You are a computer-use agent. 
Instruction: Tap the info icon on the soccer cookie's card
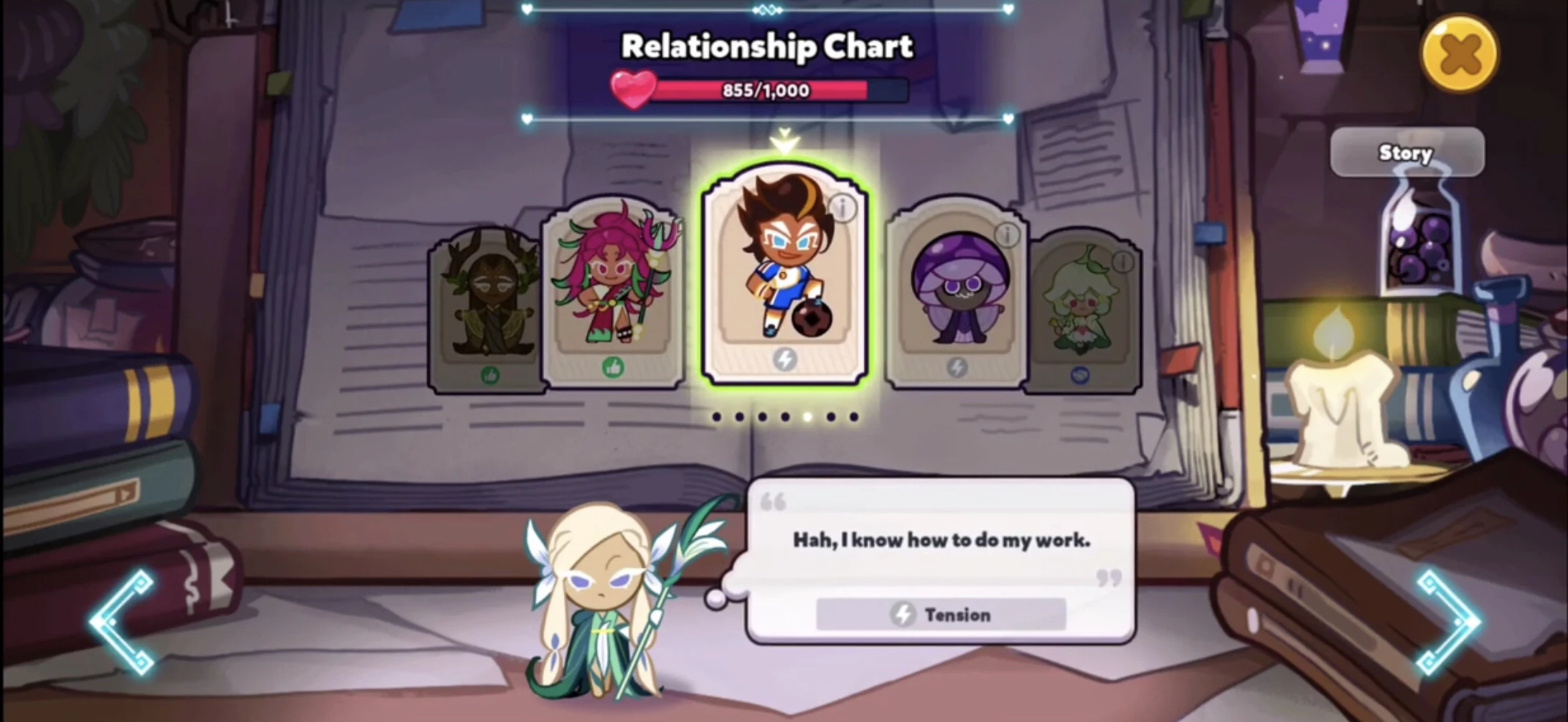click(841, 207)
